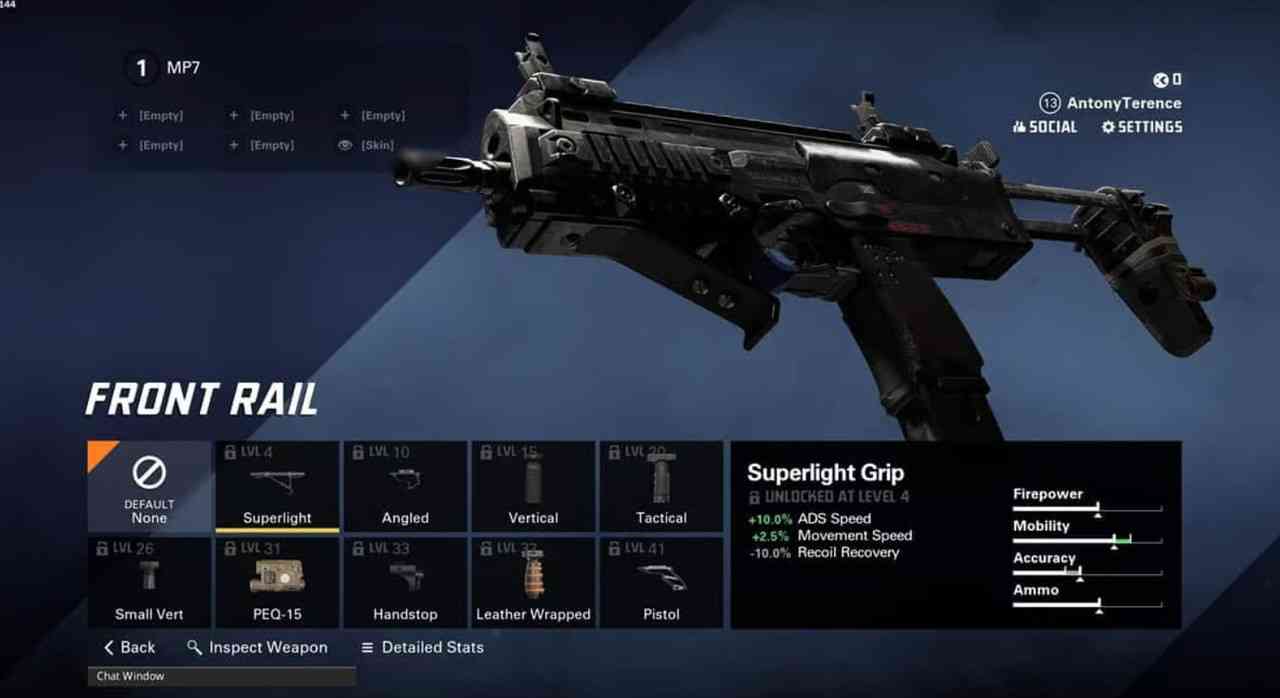Go back with the Back button
The height and width of the screenshot is (698, 1280).
pyautogui.click(x=130, y=647)
